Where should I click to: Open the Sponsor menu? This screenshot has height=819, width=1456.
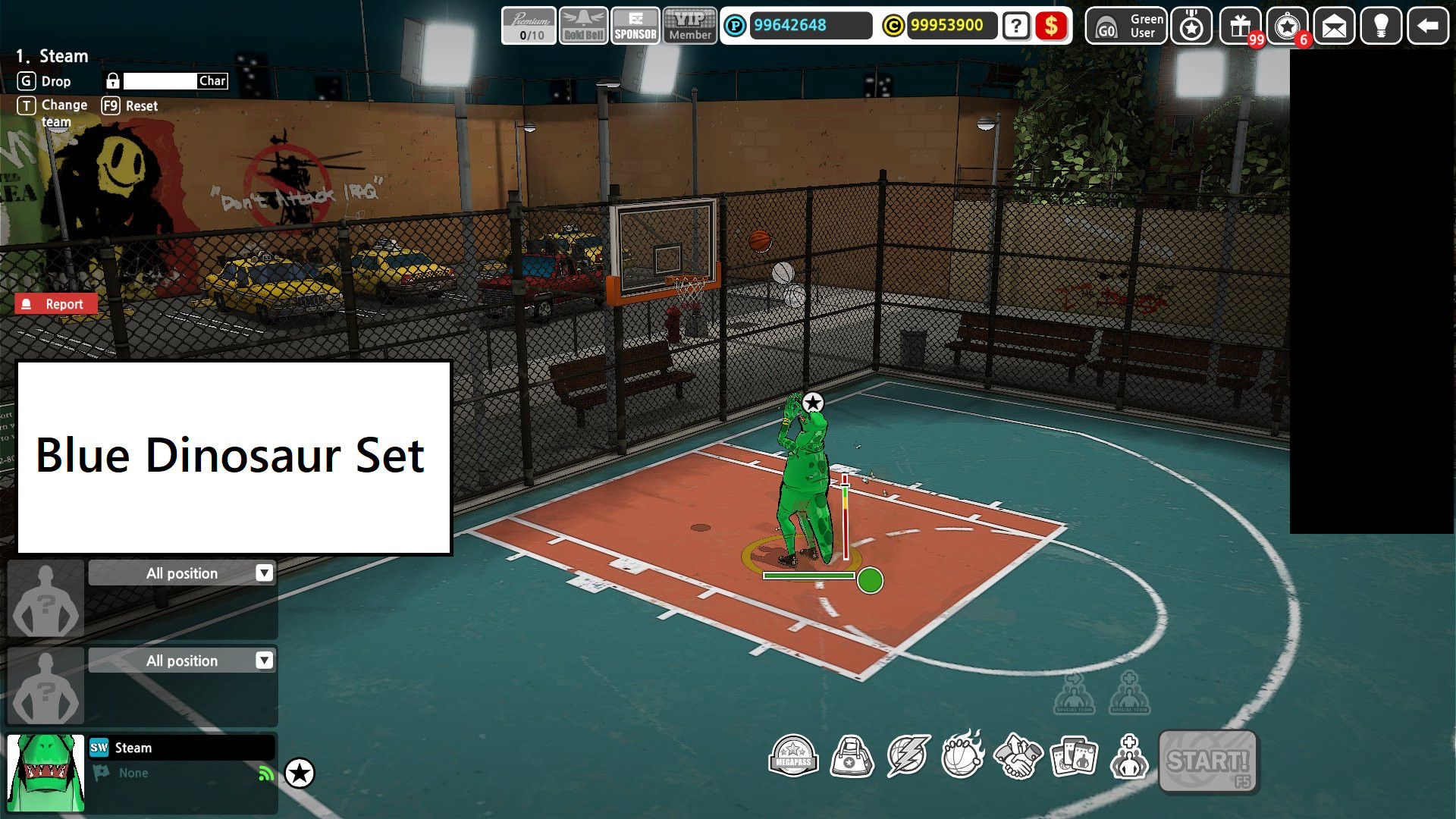(635, 27)
